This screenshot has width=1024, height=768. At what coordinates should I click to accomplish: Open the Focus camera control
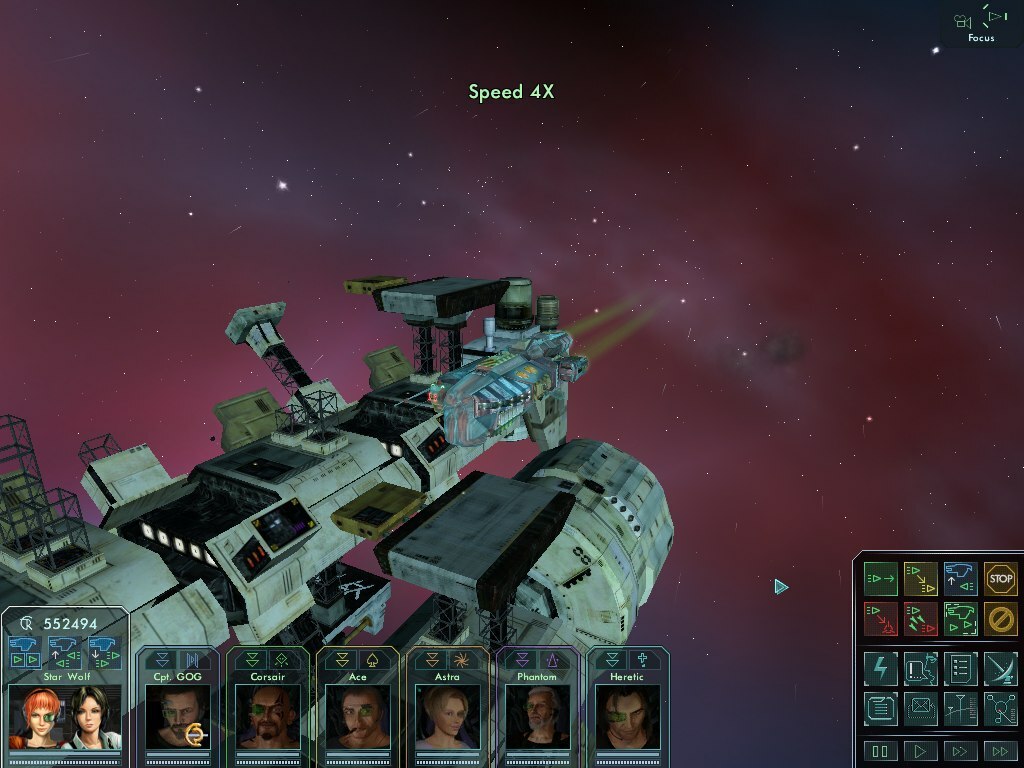[x=981, y=24]
